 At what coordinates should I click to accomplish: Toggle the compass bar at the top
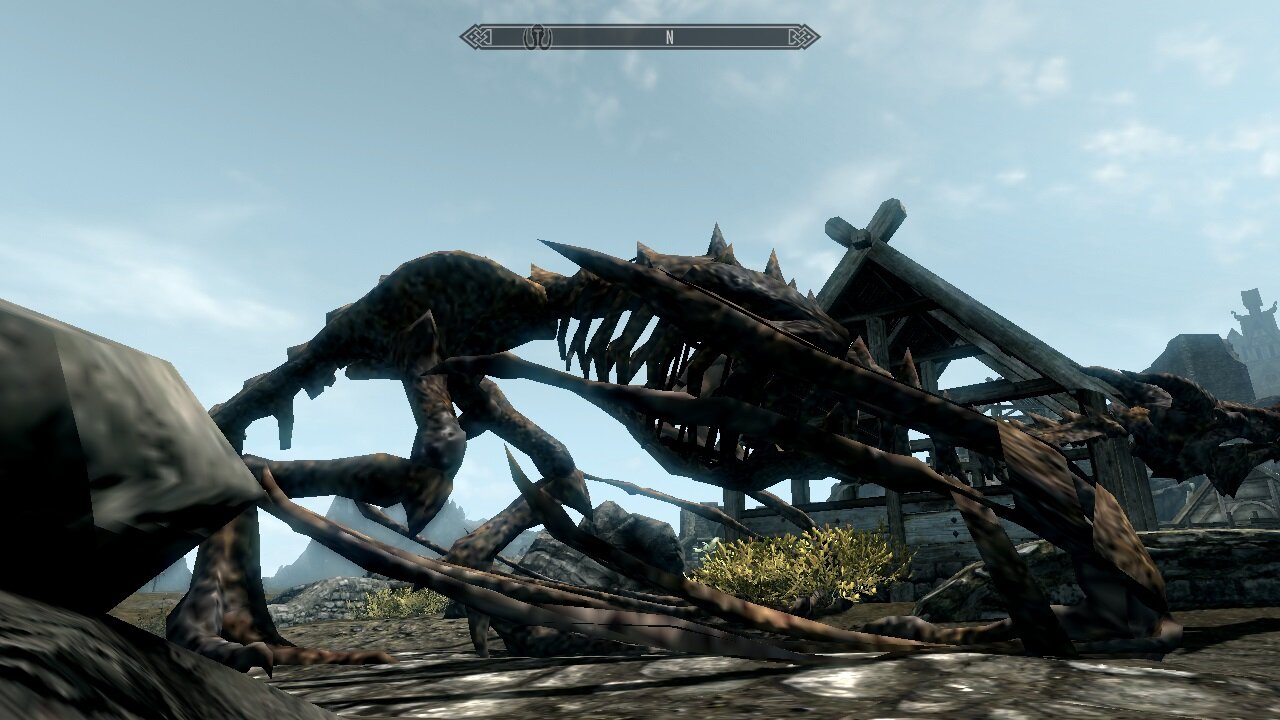tap(640, 36)
